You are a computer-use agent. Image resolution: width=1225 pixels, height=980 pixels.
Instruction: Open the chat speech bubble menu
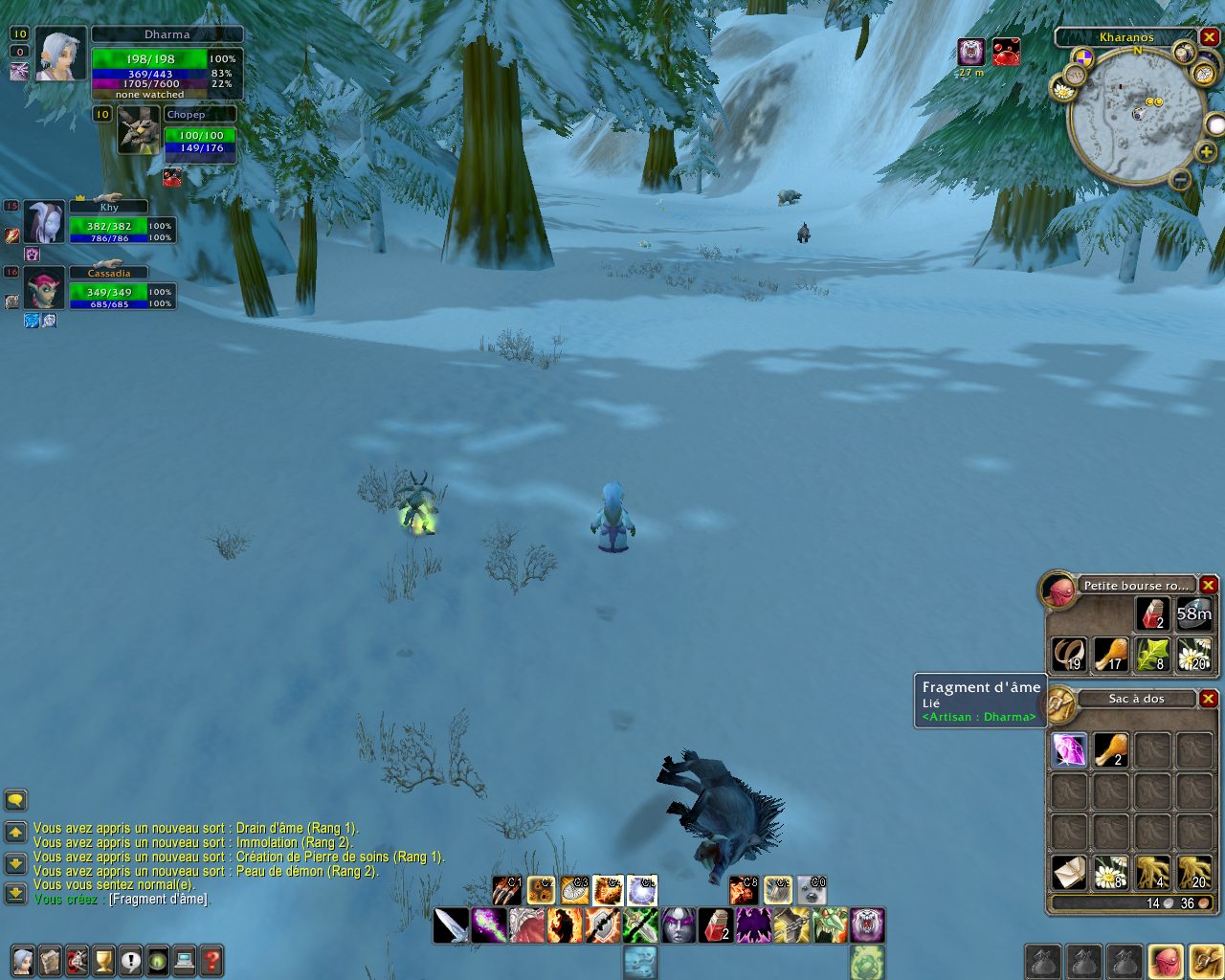pos(15,799)
